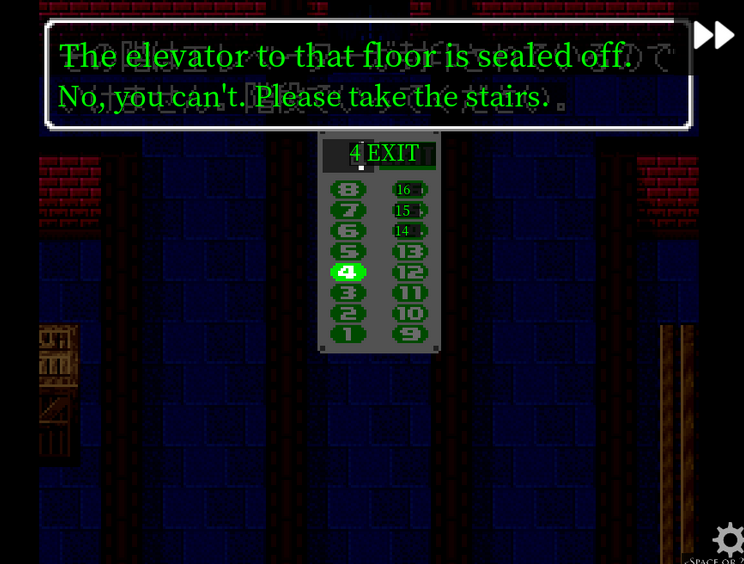The height and width of the screenshot is (564, 744).
Task: Choose the floor 14 button
Action: [x=409, y=231]
